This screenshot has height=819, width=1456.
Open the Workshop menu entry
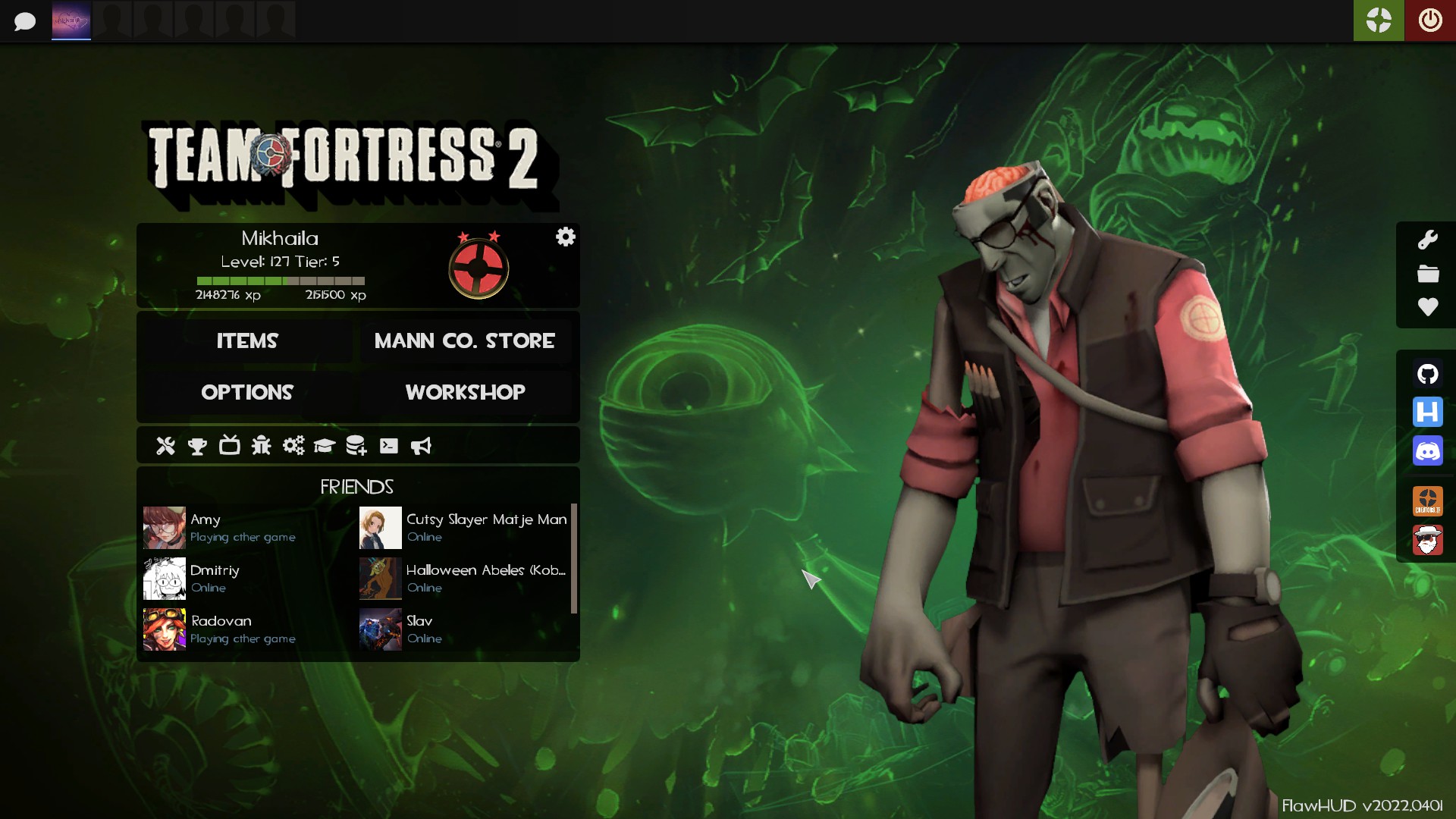465,392
